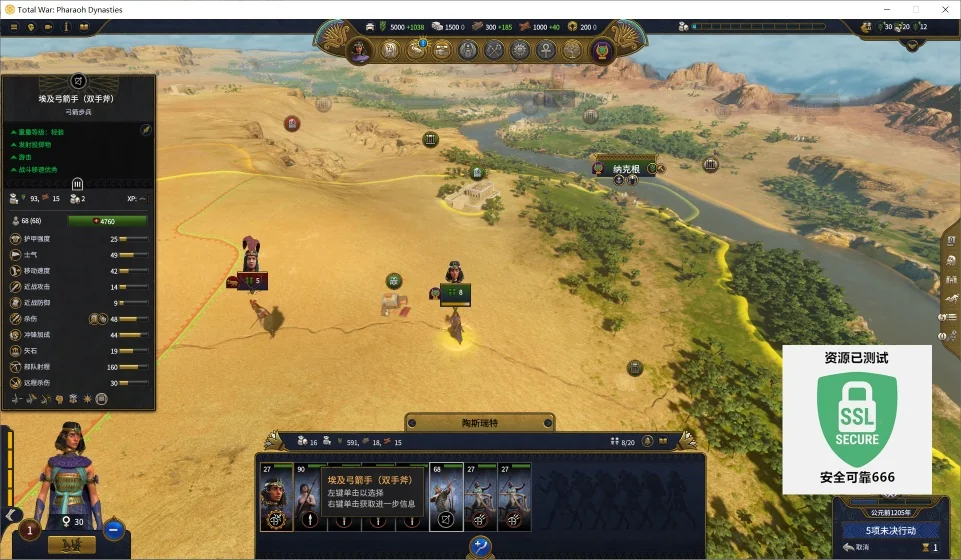This screenshot has width=961, height=560.
Task: Click the 陶斯瑞特 army name header
Action: point(479,423)
